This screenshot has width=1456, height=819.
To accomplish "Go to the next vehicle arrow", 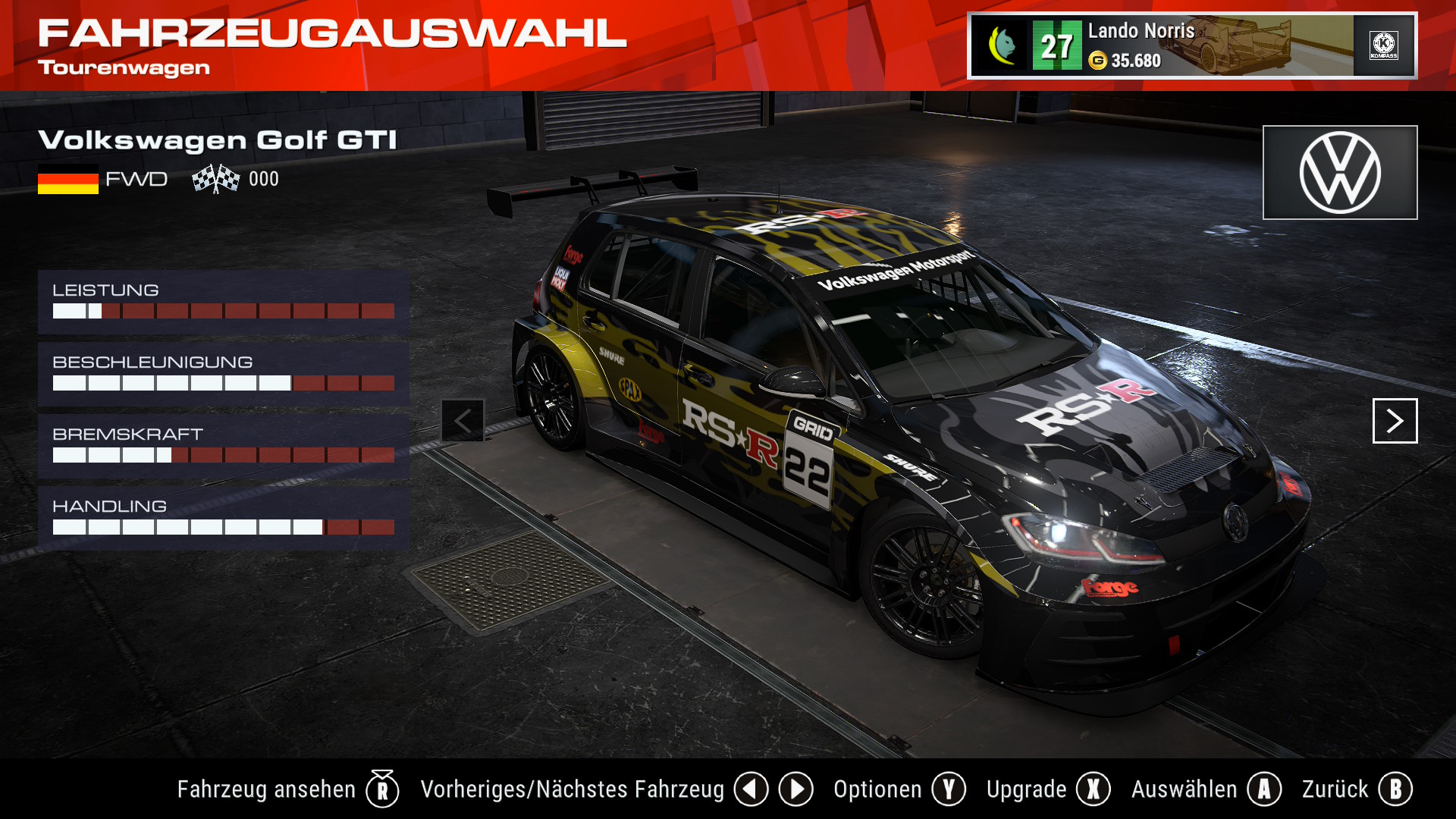I will coord(1395,421).
